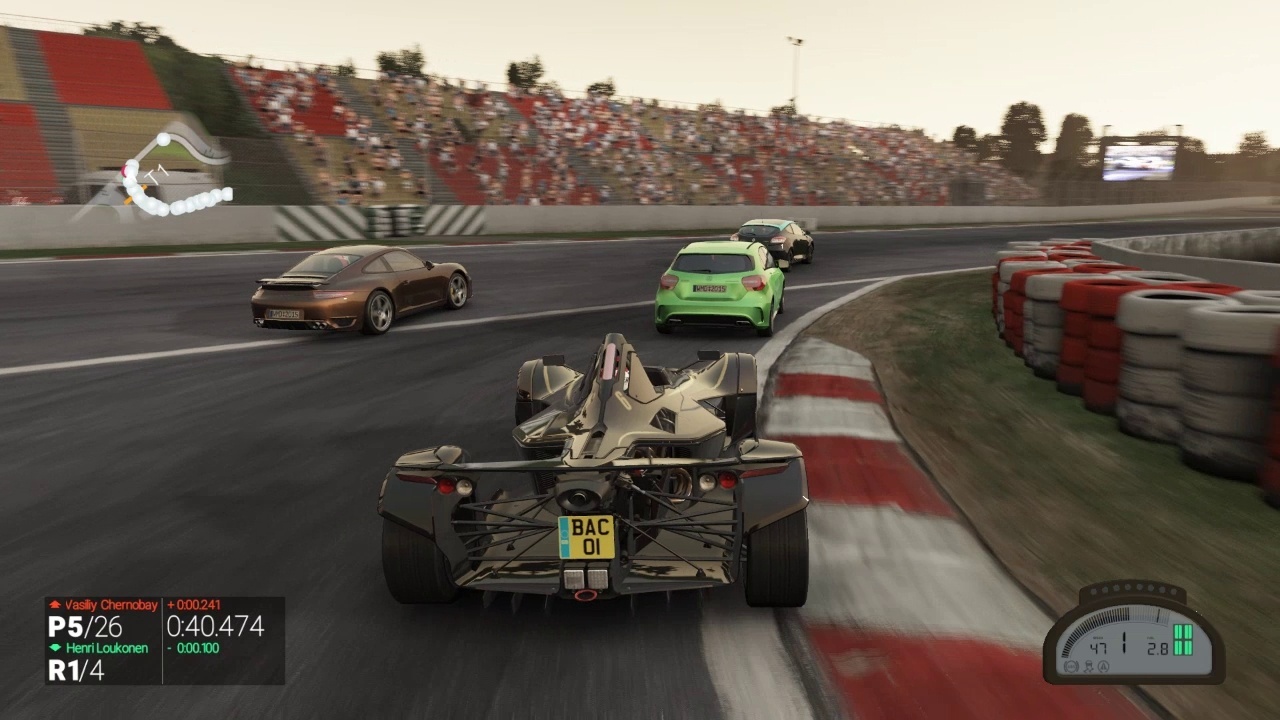Image resolution: width=1280 pixels, height=720 pixels.
Task: Expand the gap timer showing +0:00.241
Action: pos(194,604)
